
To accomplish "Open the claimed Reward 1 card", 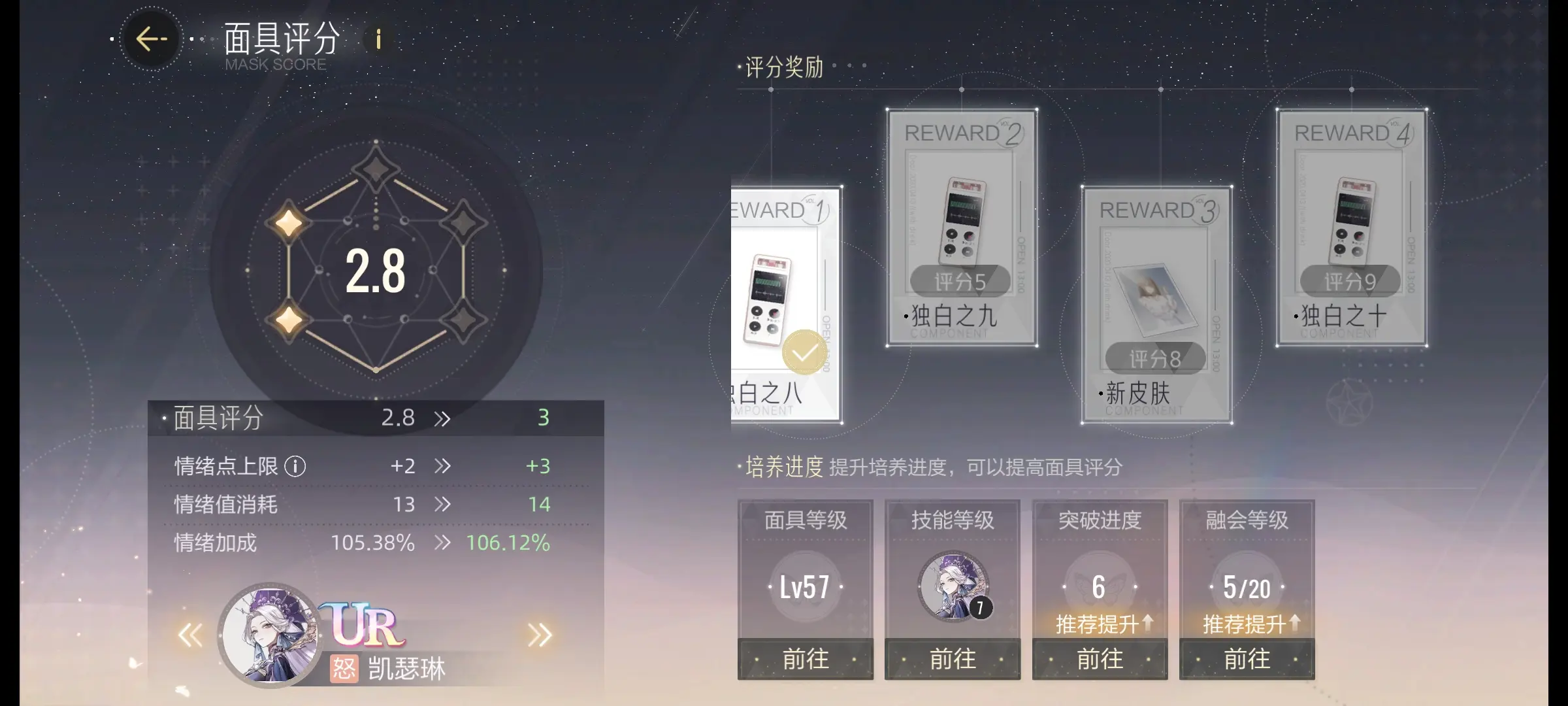I will click(786, 305).
